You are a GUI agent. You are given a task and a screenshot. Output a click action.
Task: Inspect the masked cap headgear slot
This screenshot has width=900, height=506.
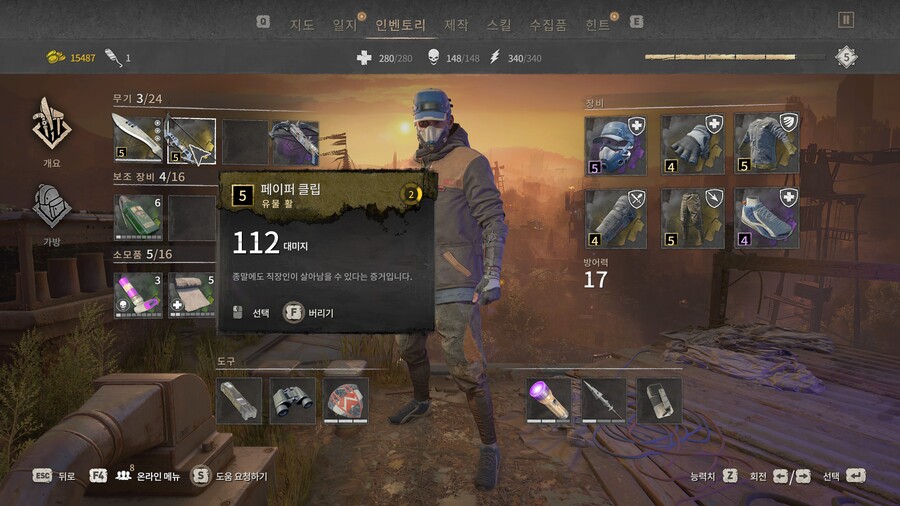coord(615,145)
